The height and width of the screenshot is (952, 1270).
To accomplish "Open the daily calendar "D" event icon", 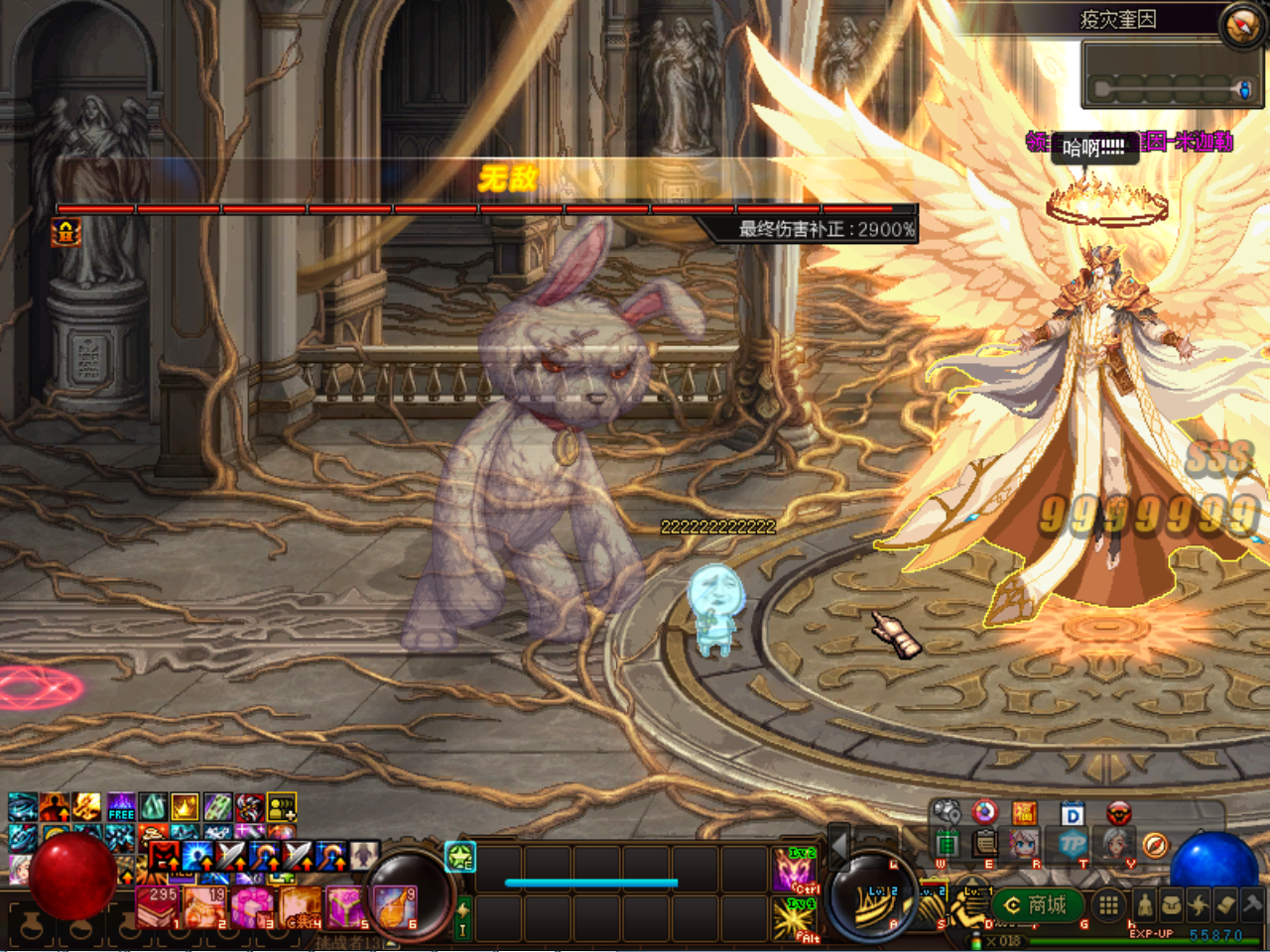I will [1071, 813].
